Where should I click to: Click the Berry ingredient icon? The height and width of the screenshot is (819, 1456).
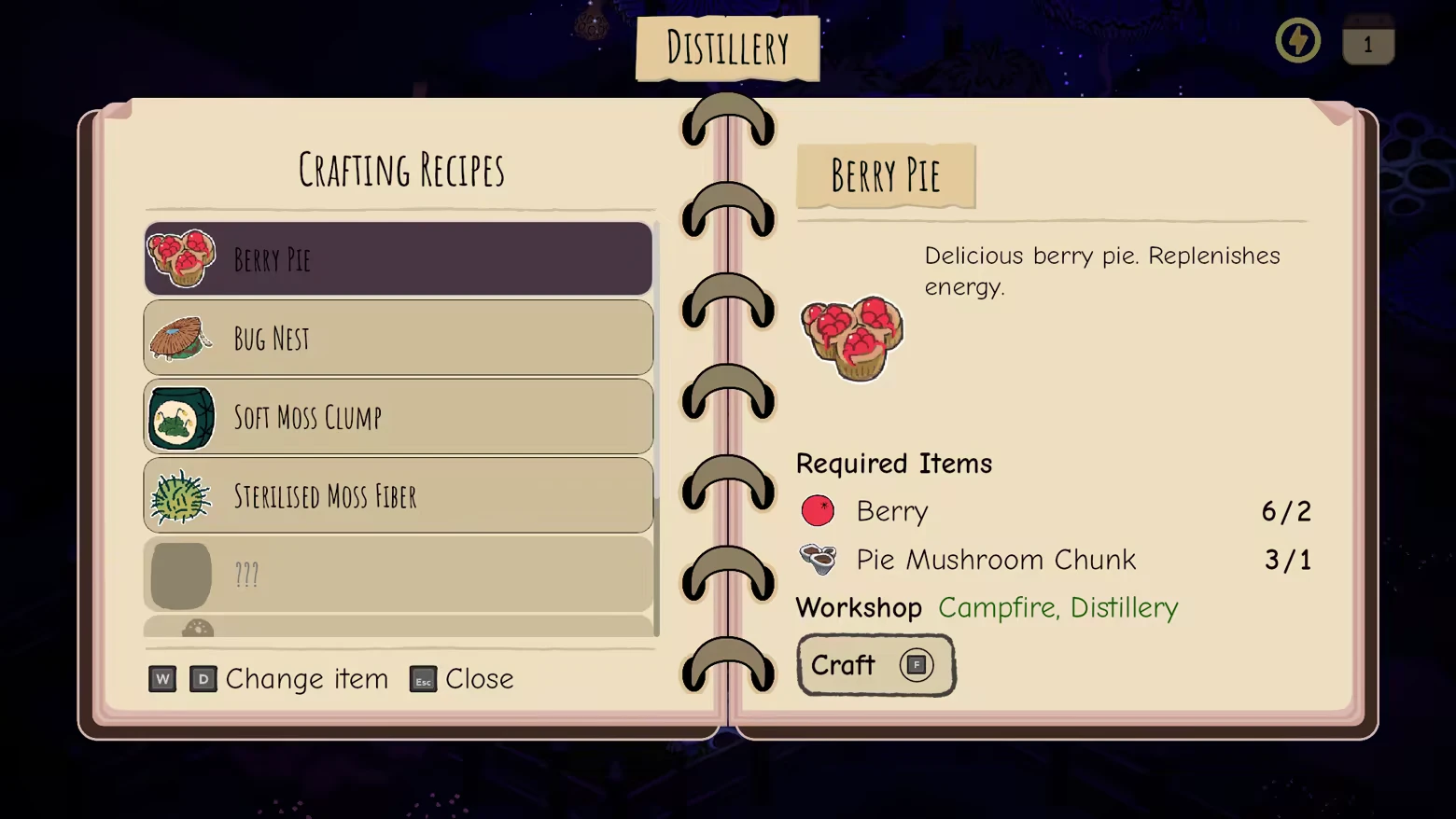point(818,511)
